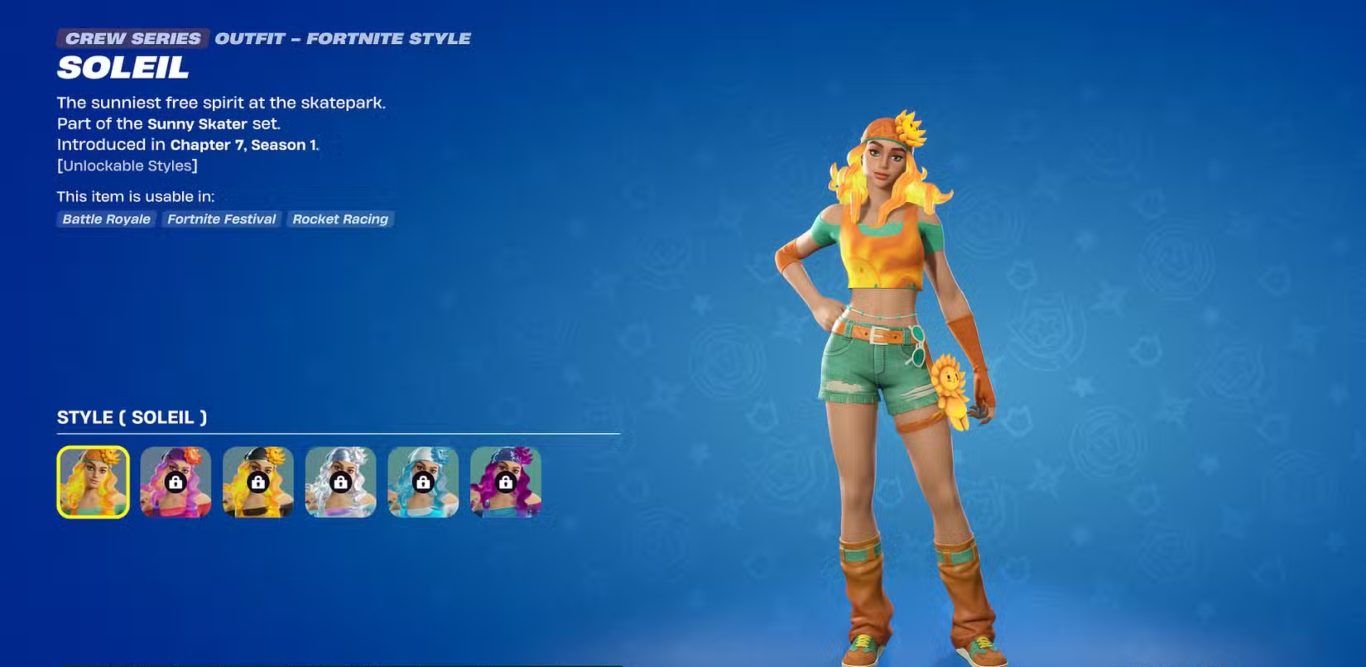Pick the locked yellow hair with black bandana style
Screen dimensions: 1366x667
click(x=258, y=482)
